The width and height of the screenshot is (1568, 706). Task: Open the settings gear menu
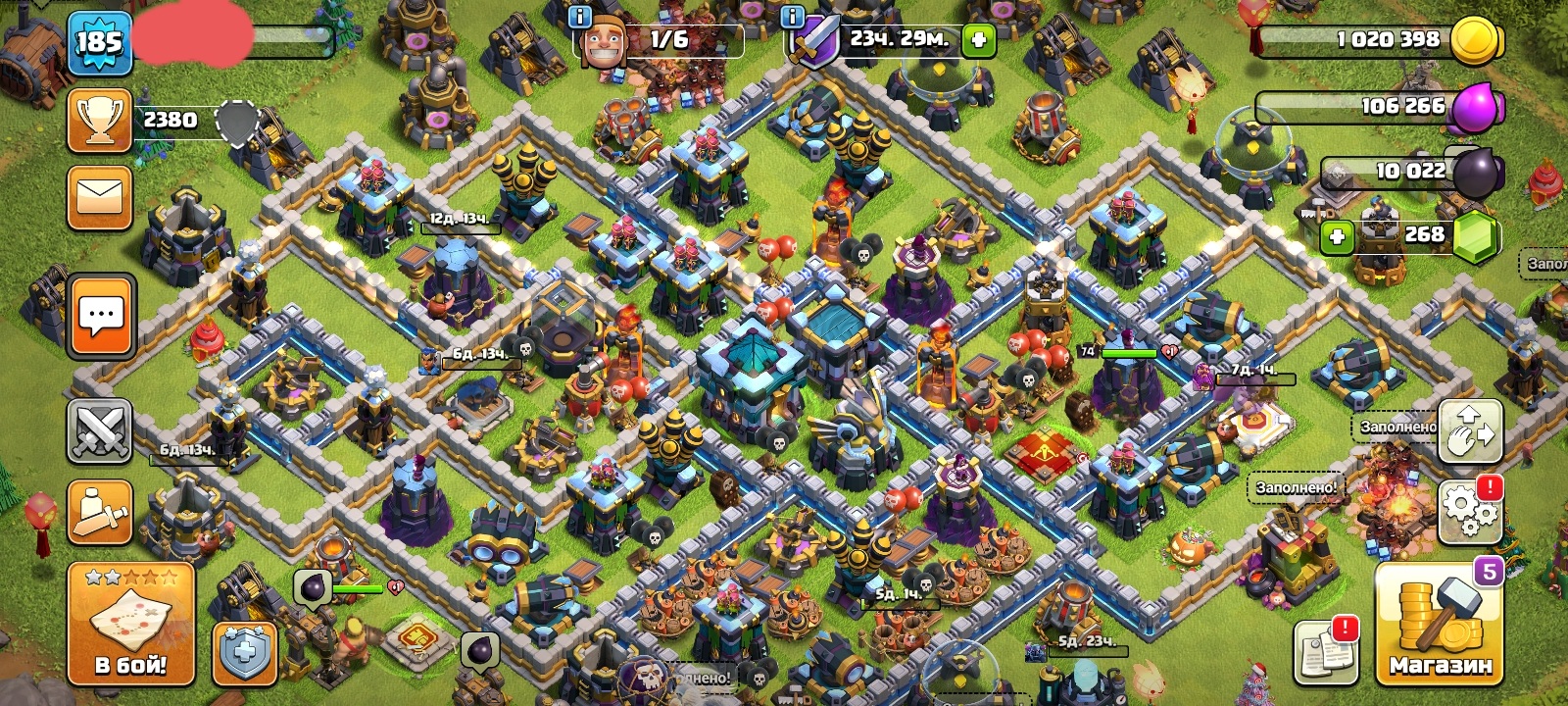[1470, 510]
